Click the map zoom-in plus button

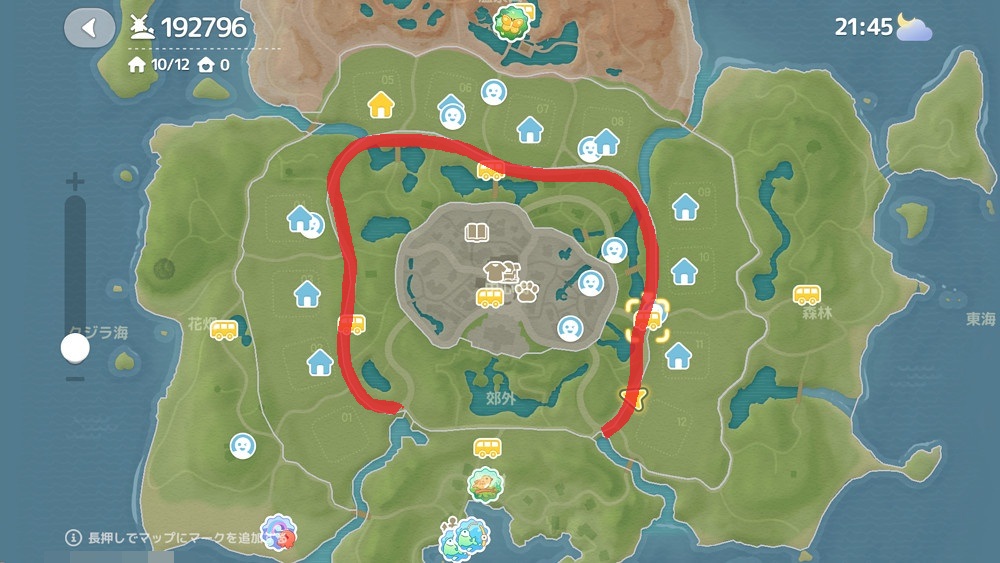click(75, 182)
